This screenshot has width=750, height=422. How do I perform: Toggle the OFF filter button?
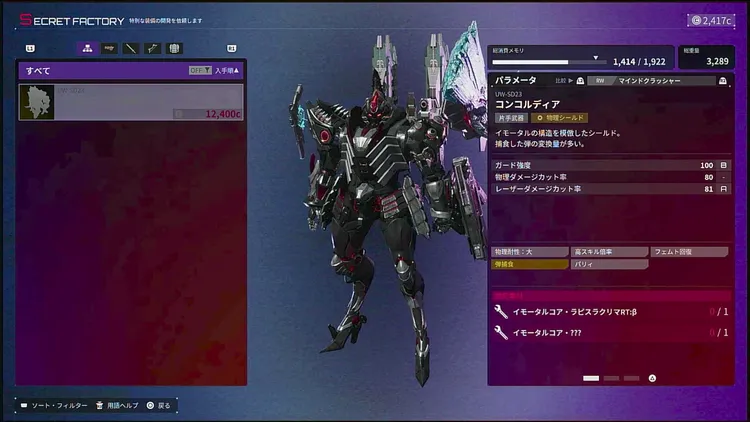tap(199, 71)
